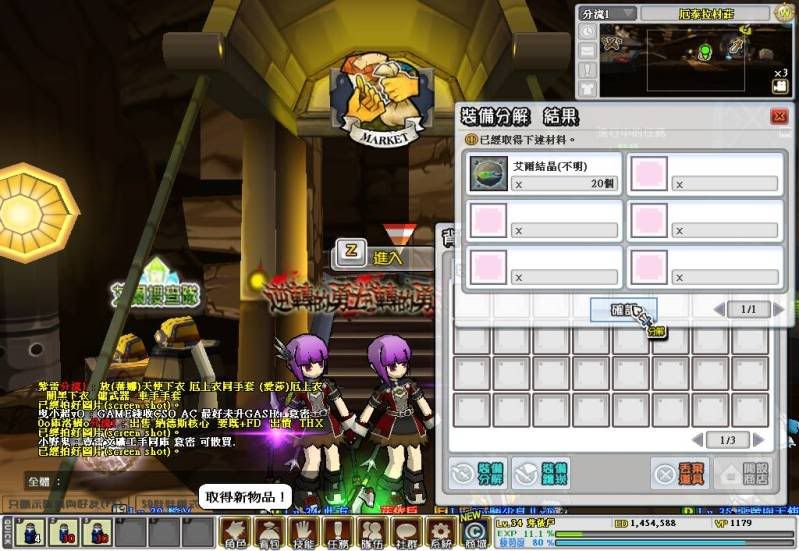Open the 裝備分解 equipment disassemble function

478,473
